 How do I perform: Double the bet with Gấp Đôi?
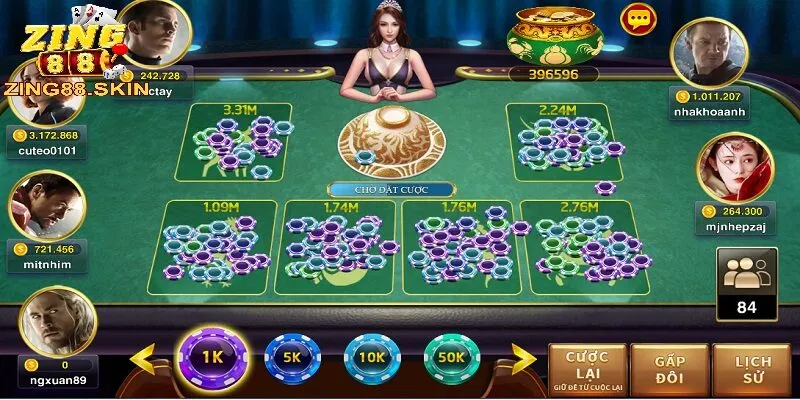tap(669, 366)
